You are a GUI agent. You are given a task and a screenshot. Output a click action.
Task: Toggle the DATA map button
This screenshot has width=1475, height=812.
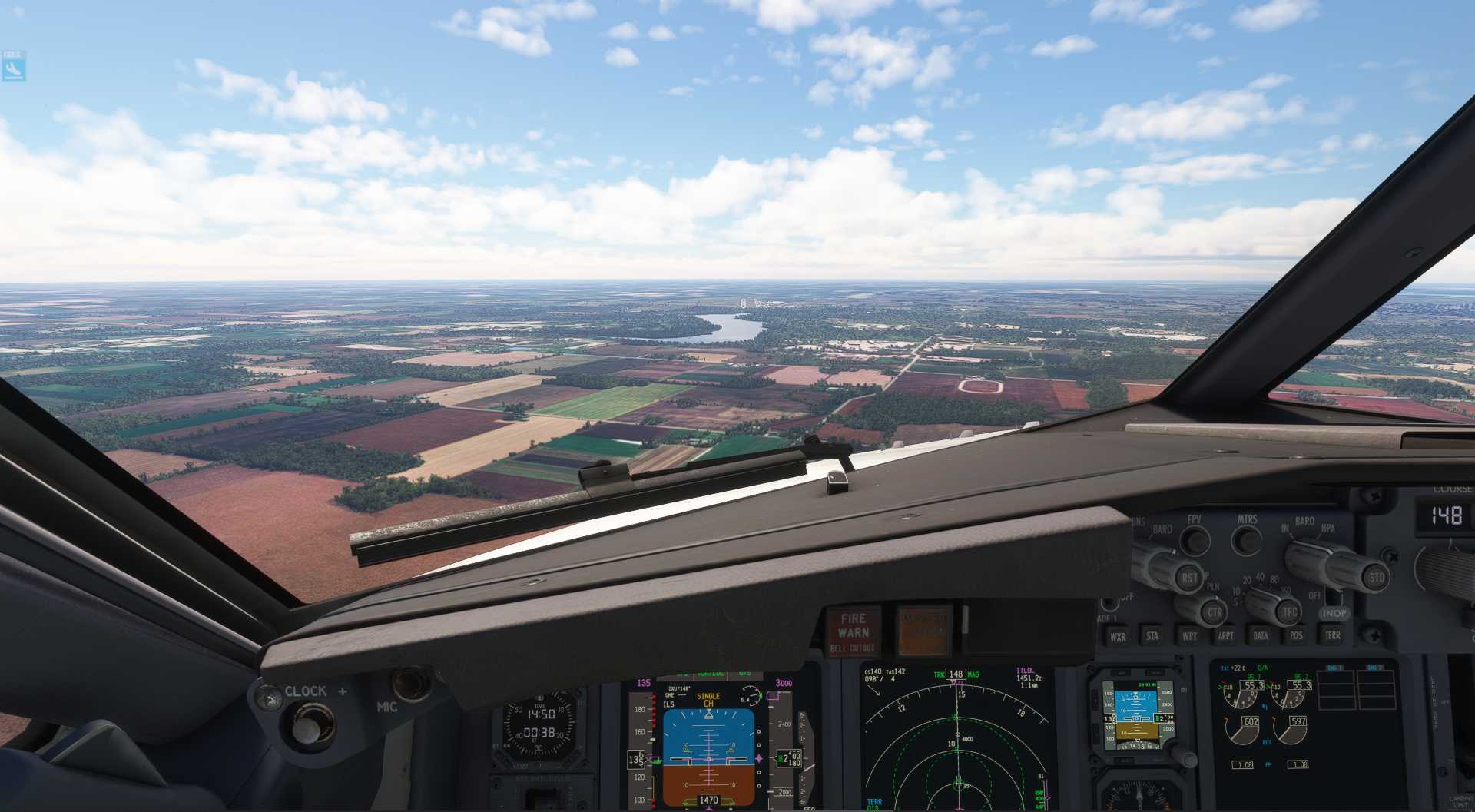coord(1261,635)
